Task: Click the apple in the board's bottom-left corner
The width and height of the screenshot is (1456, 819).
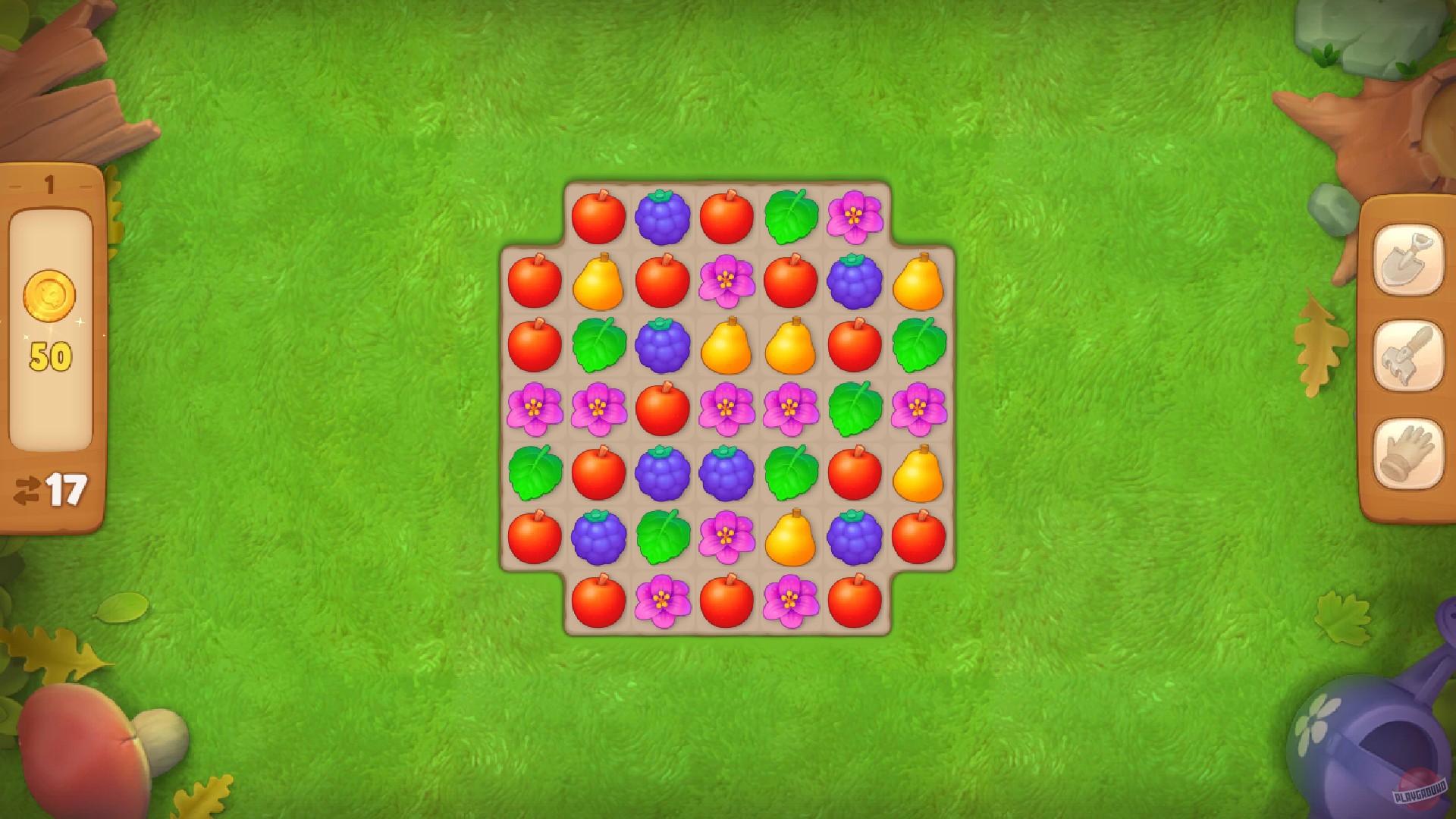Action: (598, 601)
